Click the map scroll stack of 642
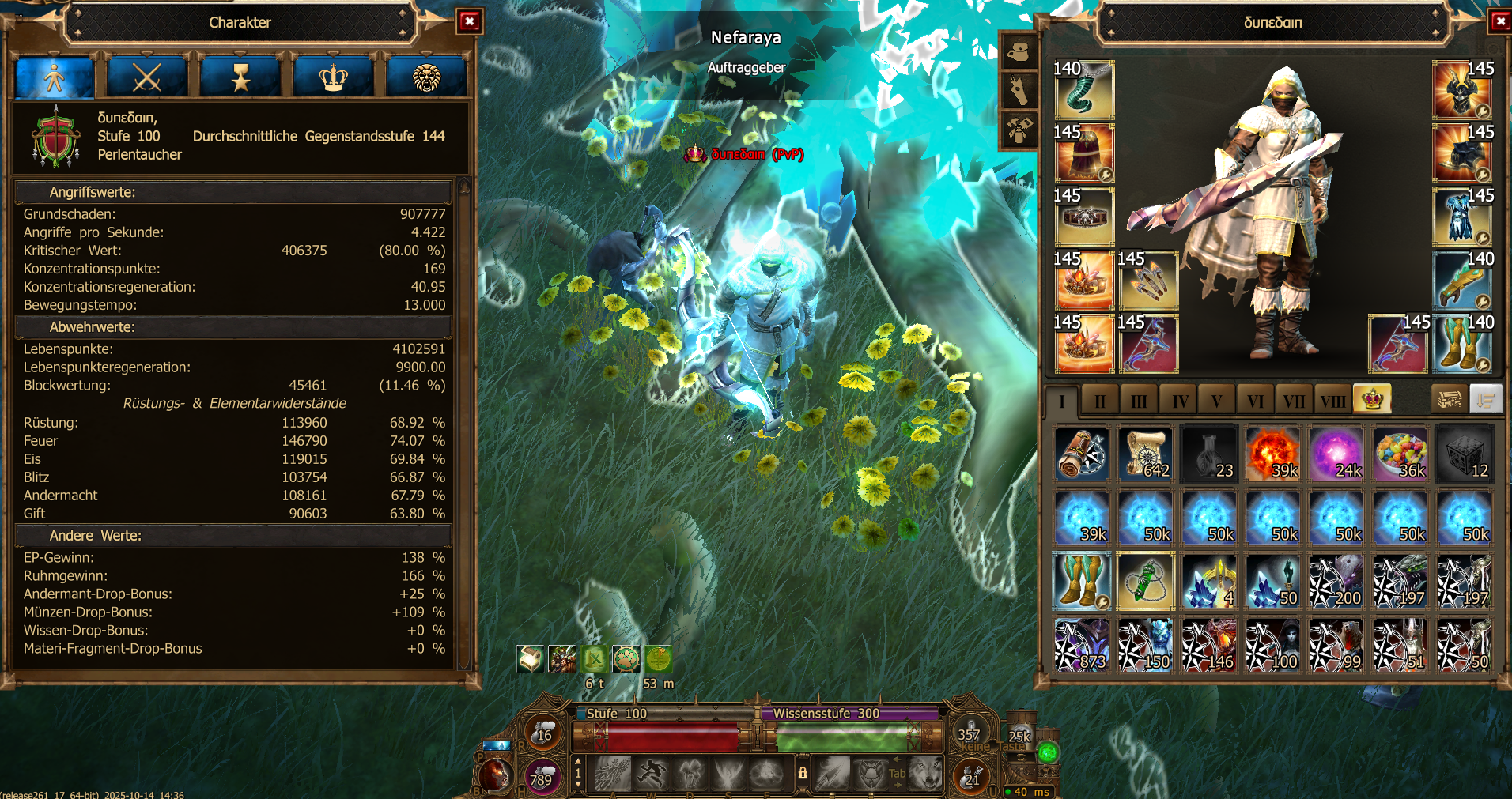 pos(1145,454)
